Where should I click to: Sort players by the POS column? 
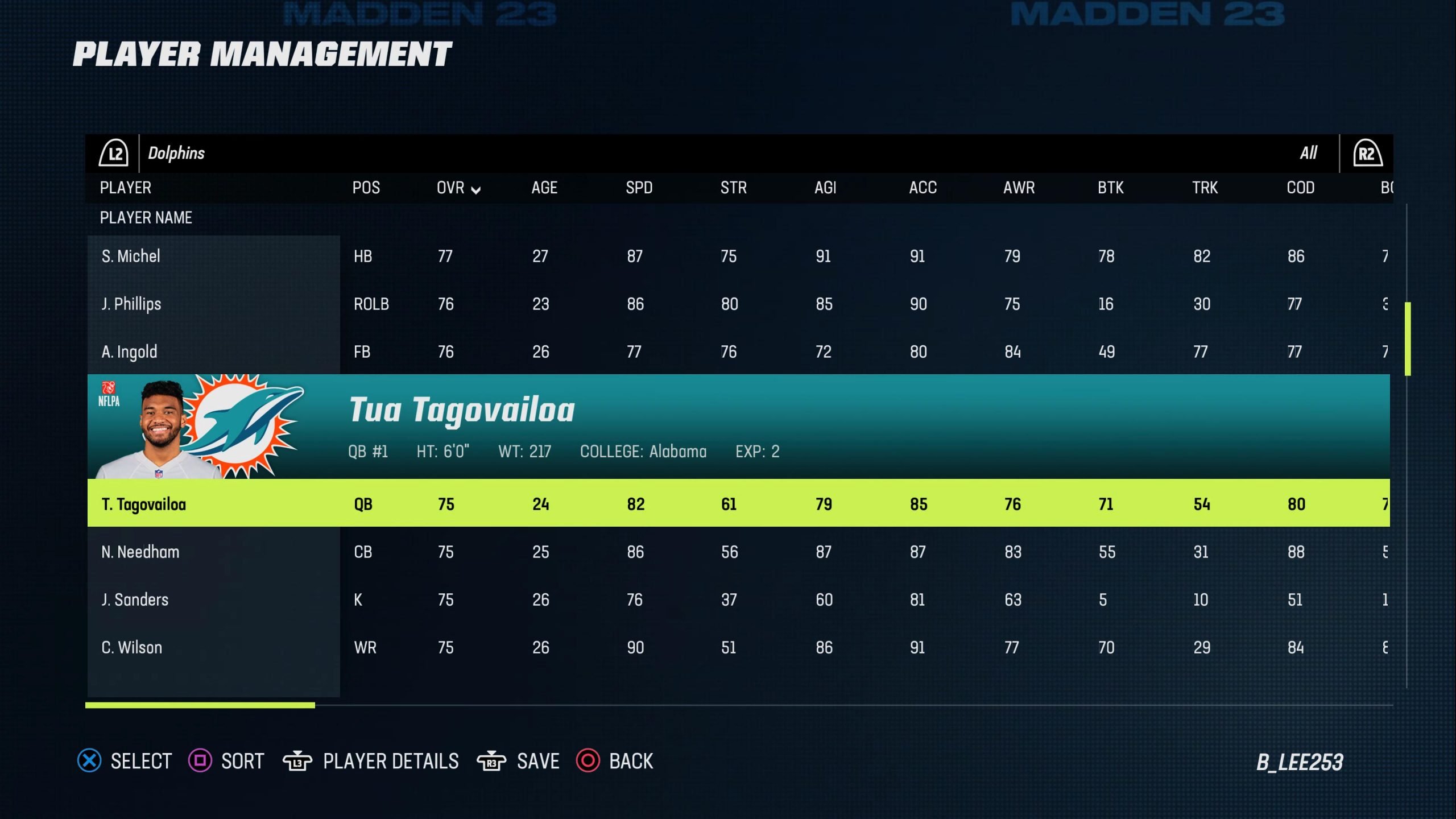point(366,188)
